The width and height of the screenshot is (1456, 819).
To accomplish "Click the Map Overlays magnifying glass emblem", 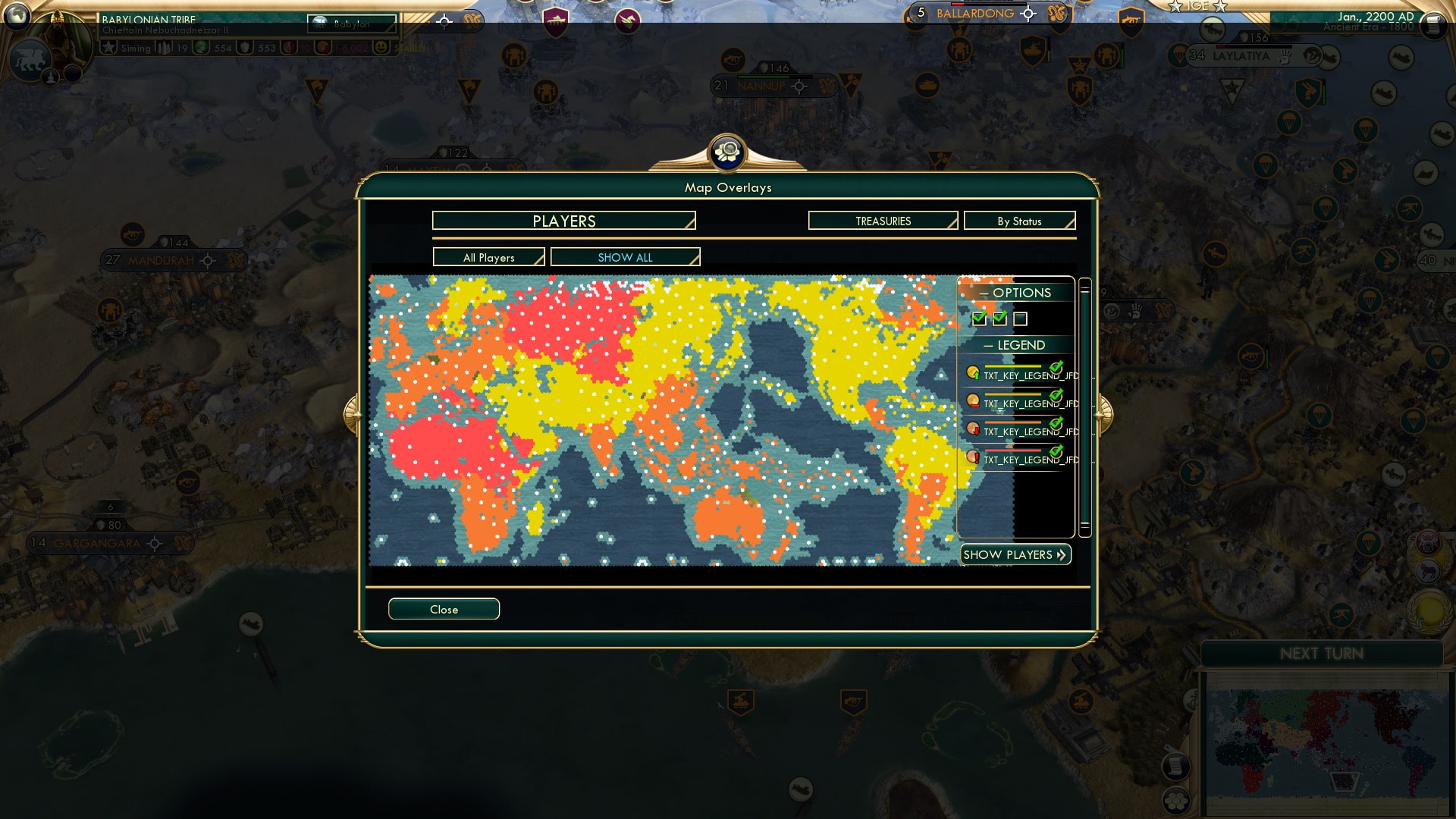I will coord(728,152).
